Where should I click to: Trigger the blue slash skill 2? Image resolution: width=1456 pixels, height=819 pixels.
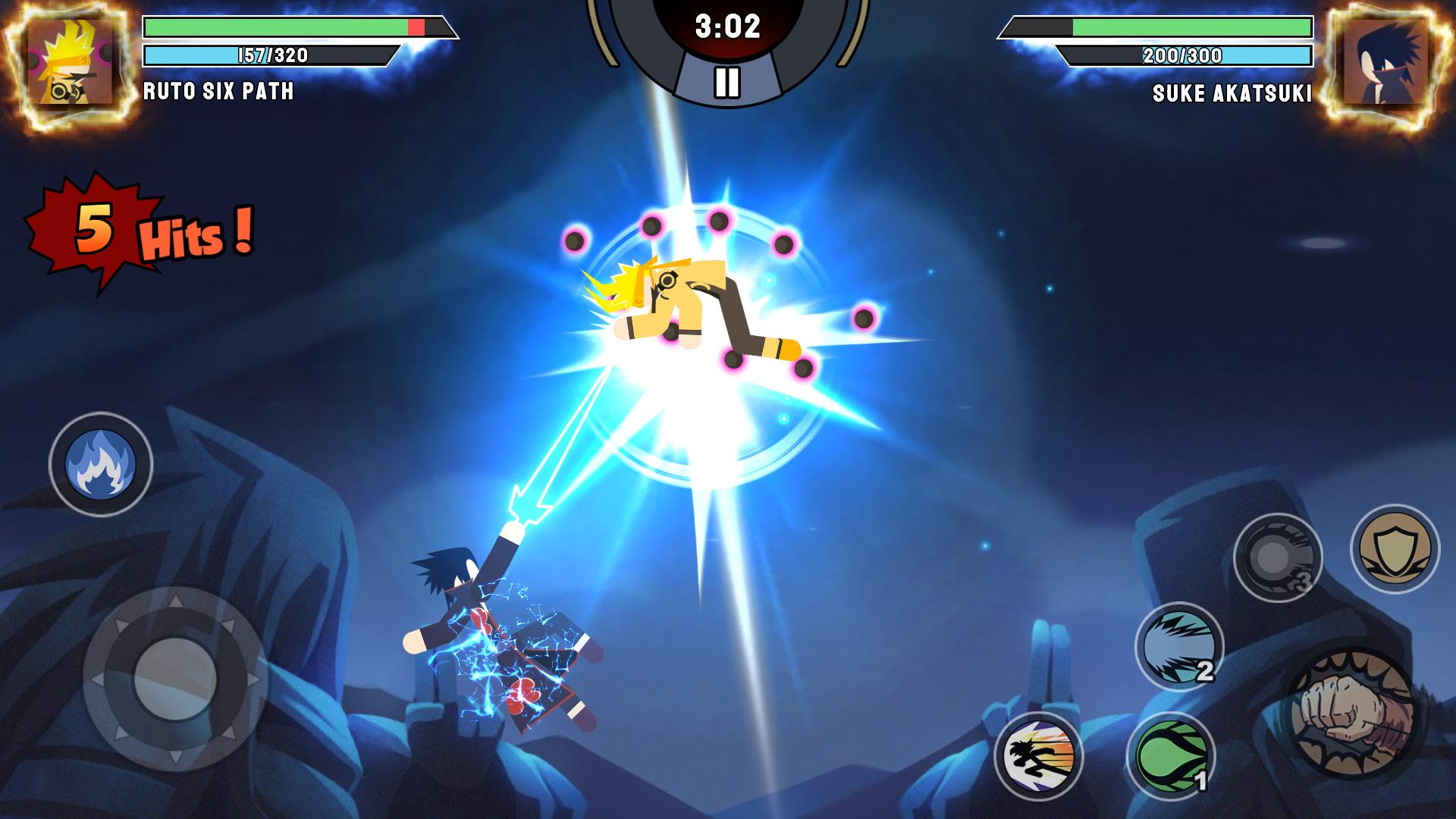(1179, 647)
